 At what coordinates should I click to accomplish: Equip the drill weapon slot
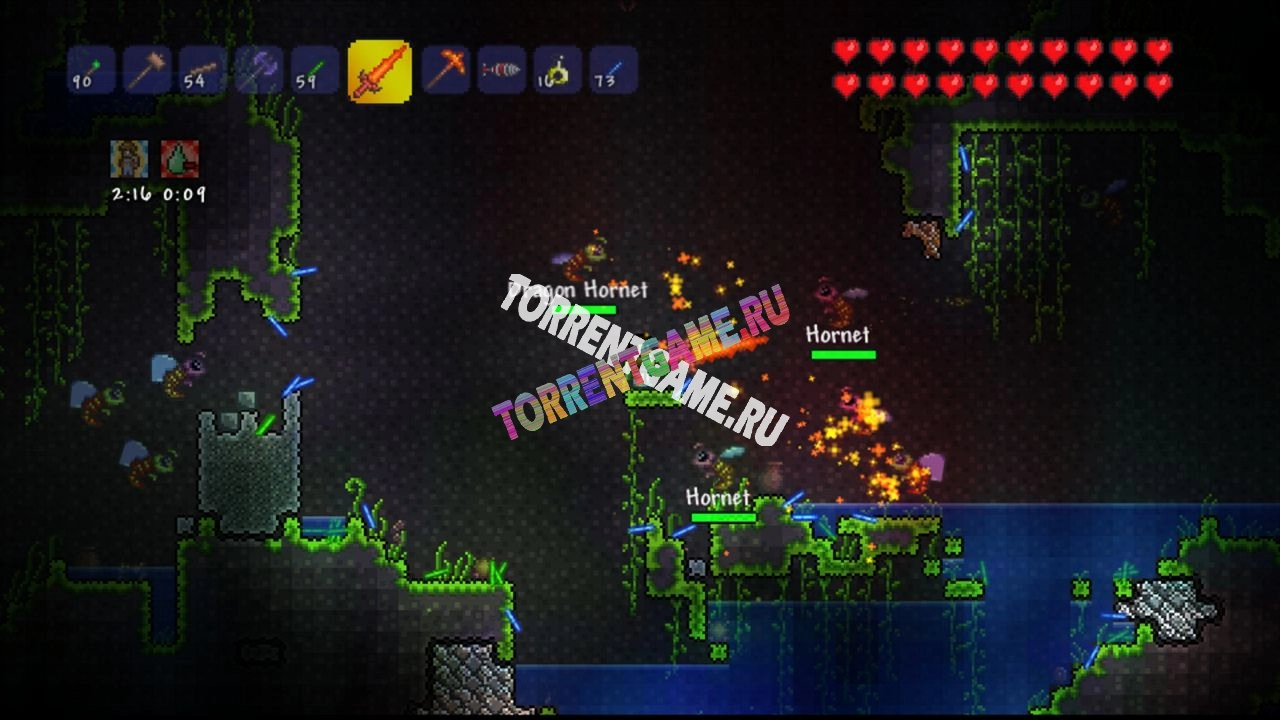[x=501, y=70]
